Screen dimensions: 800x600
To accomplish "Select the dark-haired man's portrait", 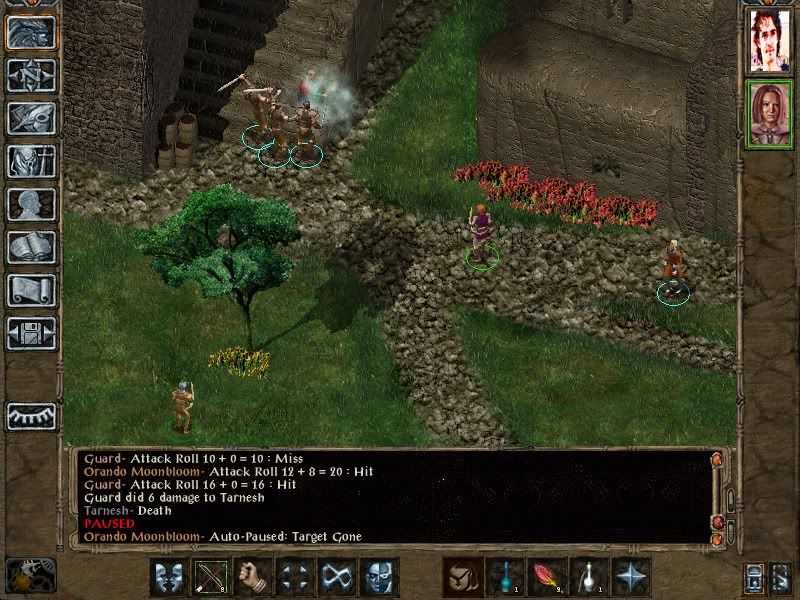I will (x=770, y=40).
